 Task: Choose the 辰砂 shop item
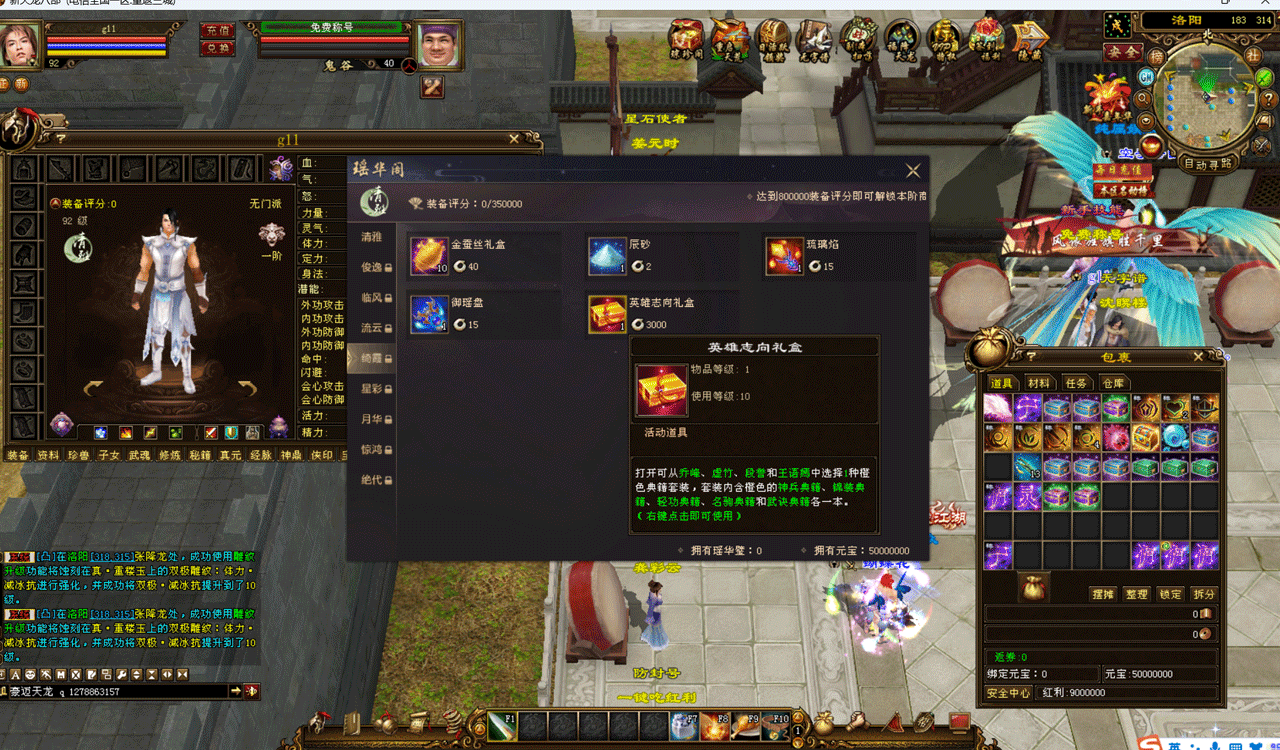[x=606, y=257]
